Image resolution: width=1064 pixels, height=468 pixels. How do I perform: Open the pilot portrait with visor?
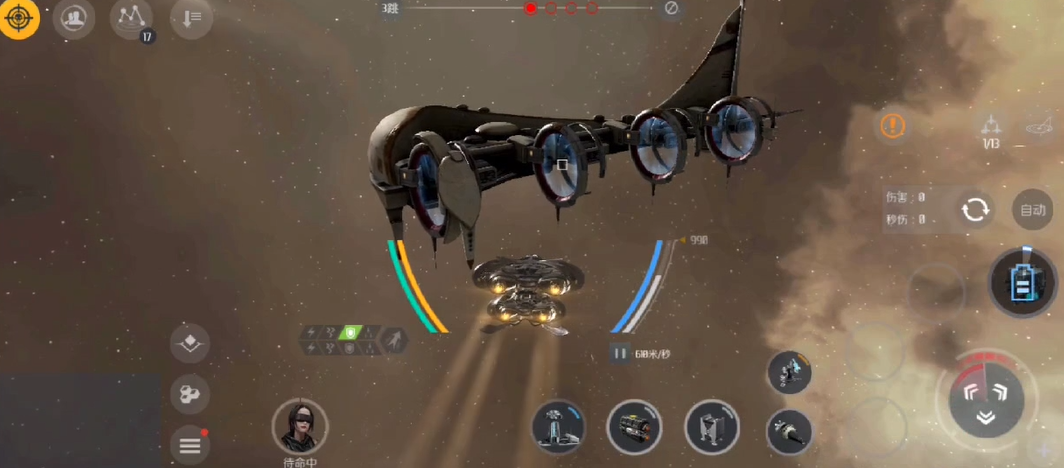click(300, 426)
